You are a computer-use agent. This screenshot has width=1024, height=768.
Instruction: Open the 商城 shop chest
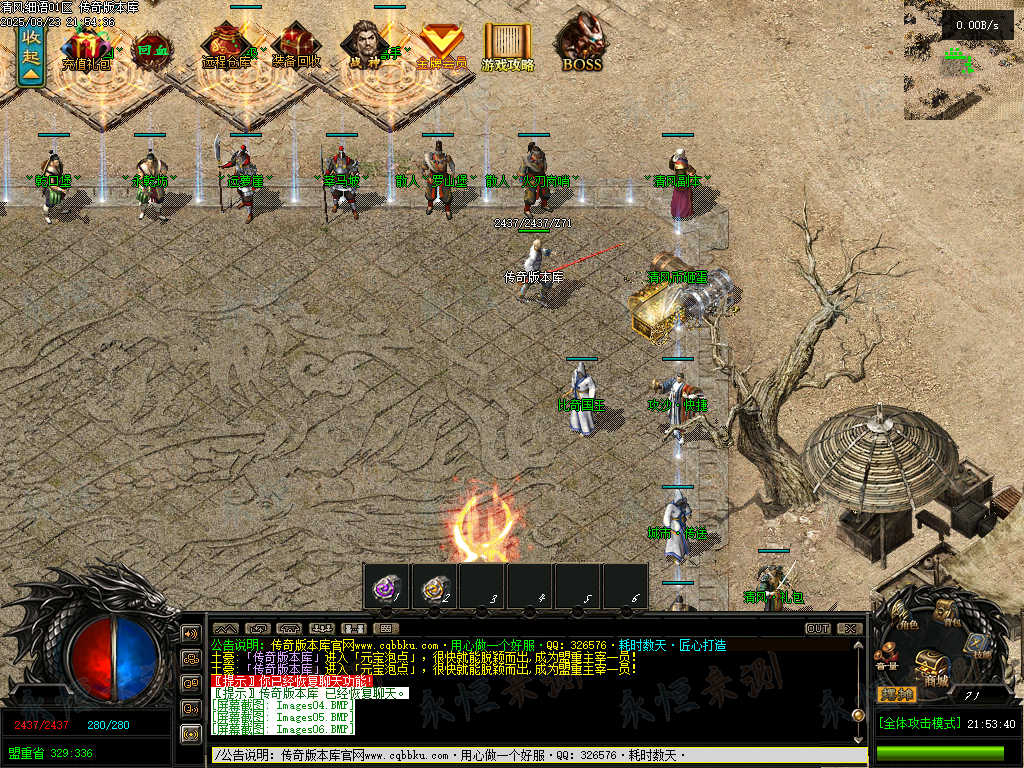pyautogui.click(x=932, y=664)
